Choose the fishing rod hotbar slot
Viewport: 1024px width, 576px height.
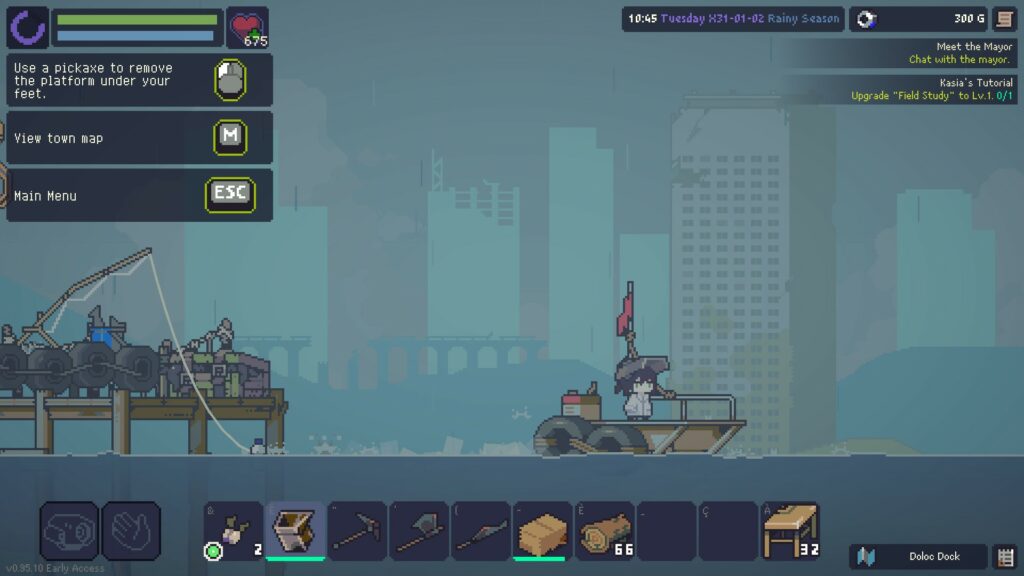click(481, 530)
